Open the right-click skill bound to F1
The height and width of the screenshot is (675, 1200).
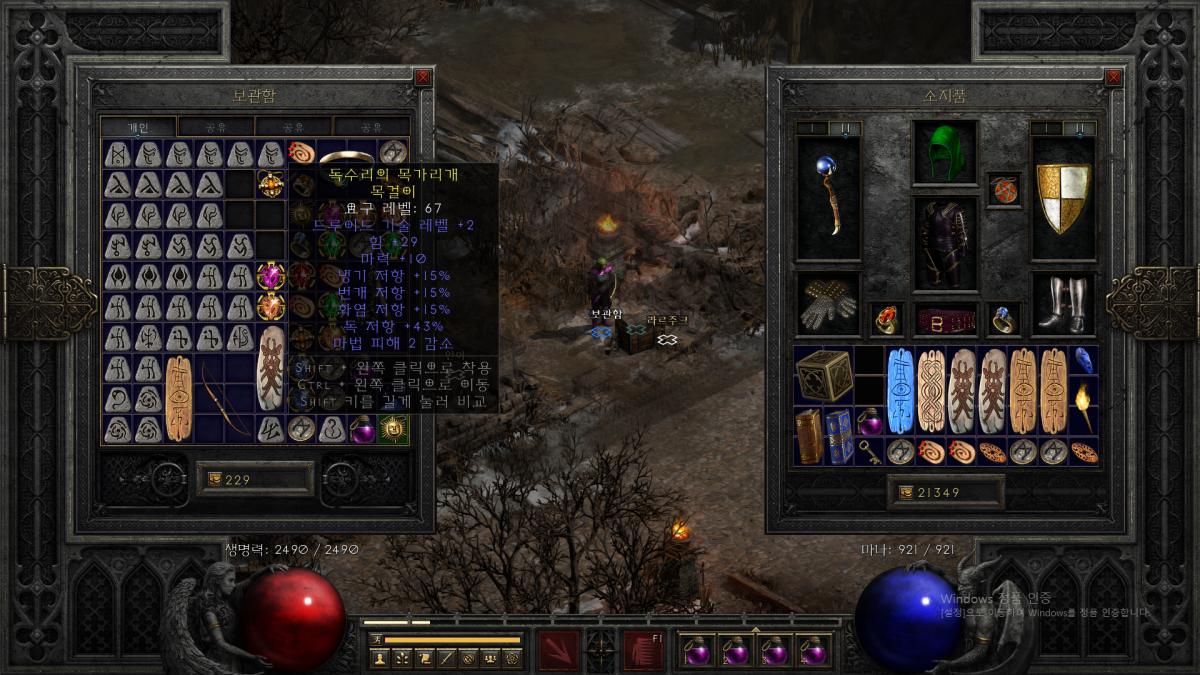click(642, 651)
